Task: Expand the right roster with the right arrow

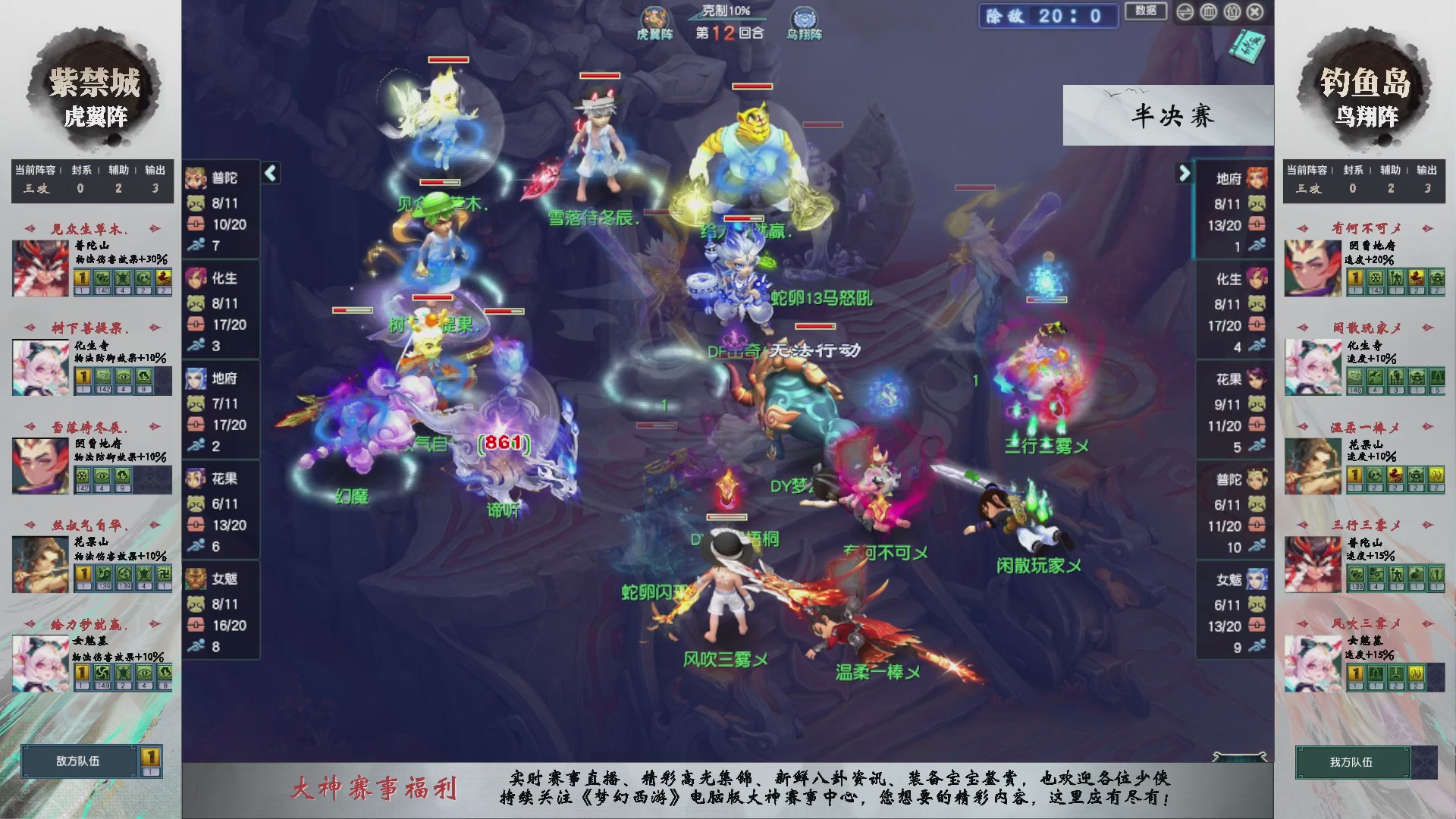Action: [1185, 173]
